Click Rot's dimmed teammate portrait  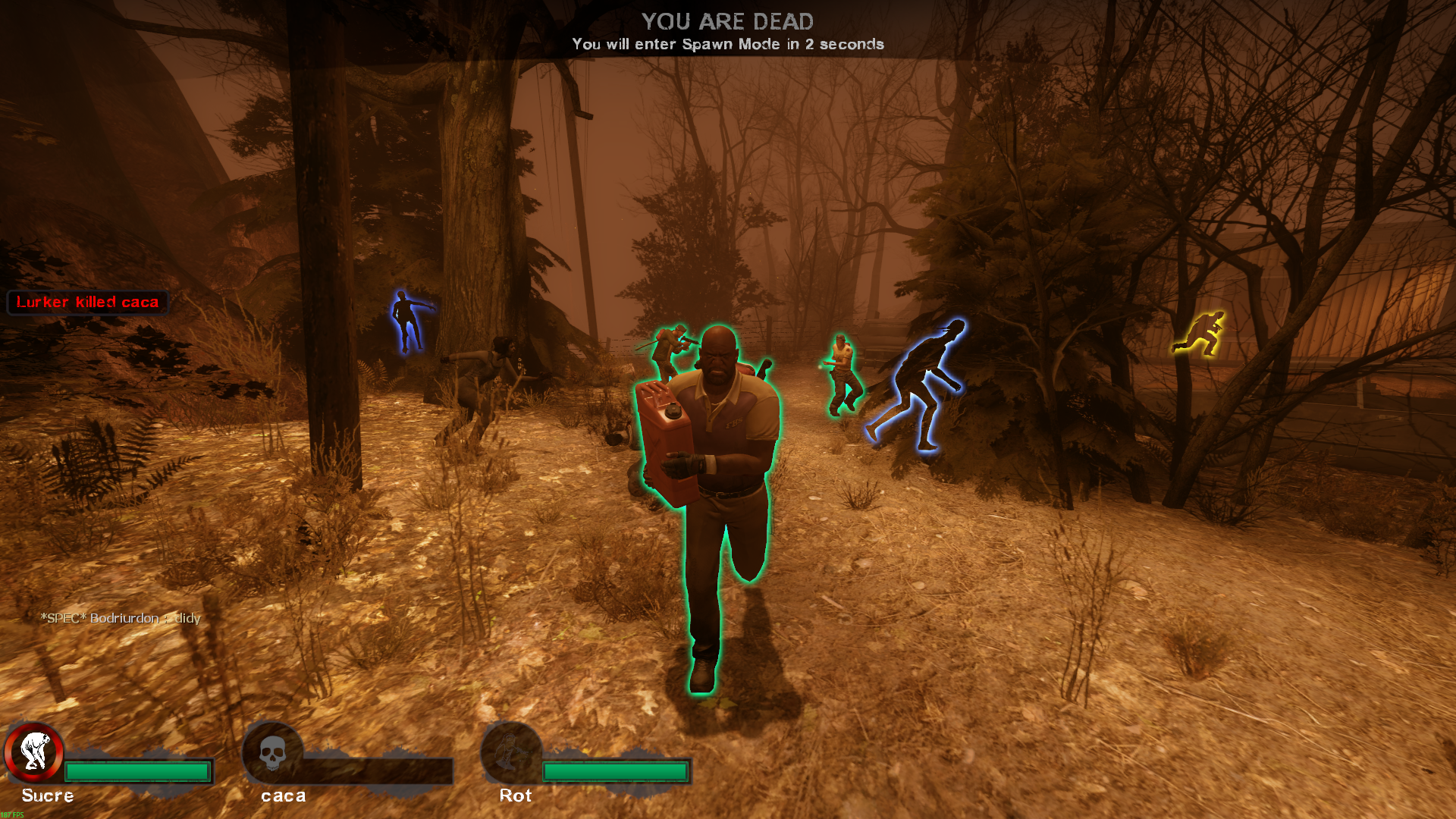[x=510, y=753]
